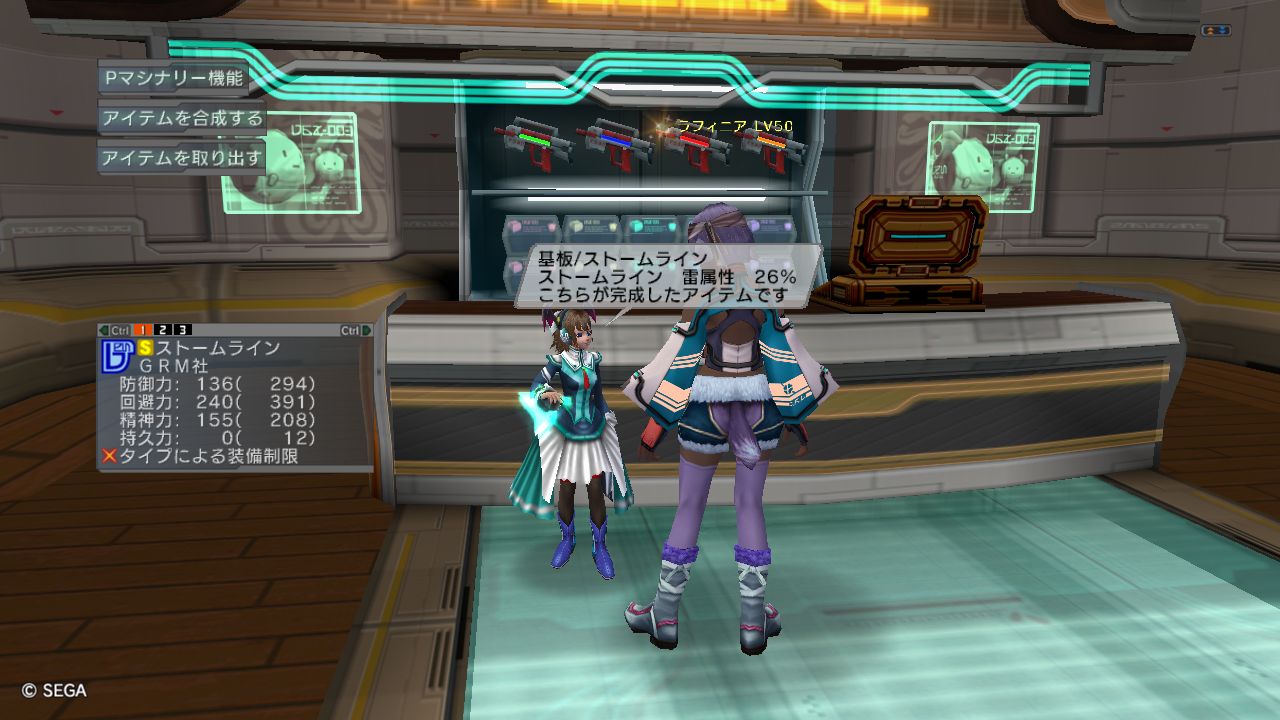Switch to palette tab 3

coord(183,330)
